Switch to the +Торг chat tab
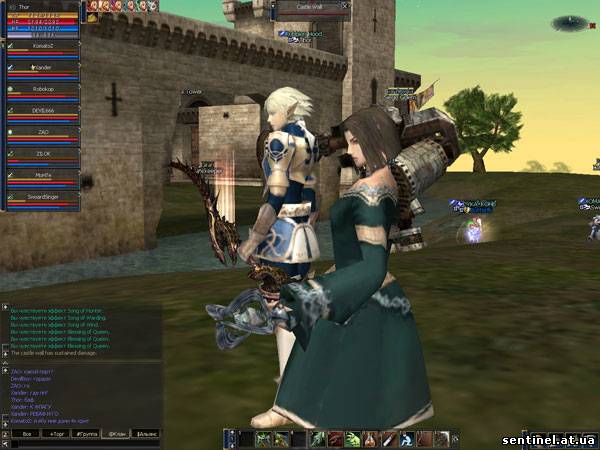This screenshot has height=450, width=600. click(x=58, y=436)
